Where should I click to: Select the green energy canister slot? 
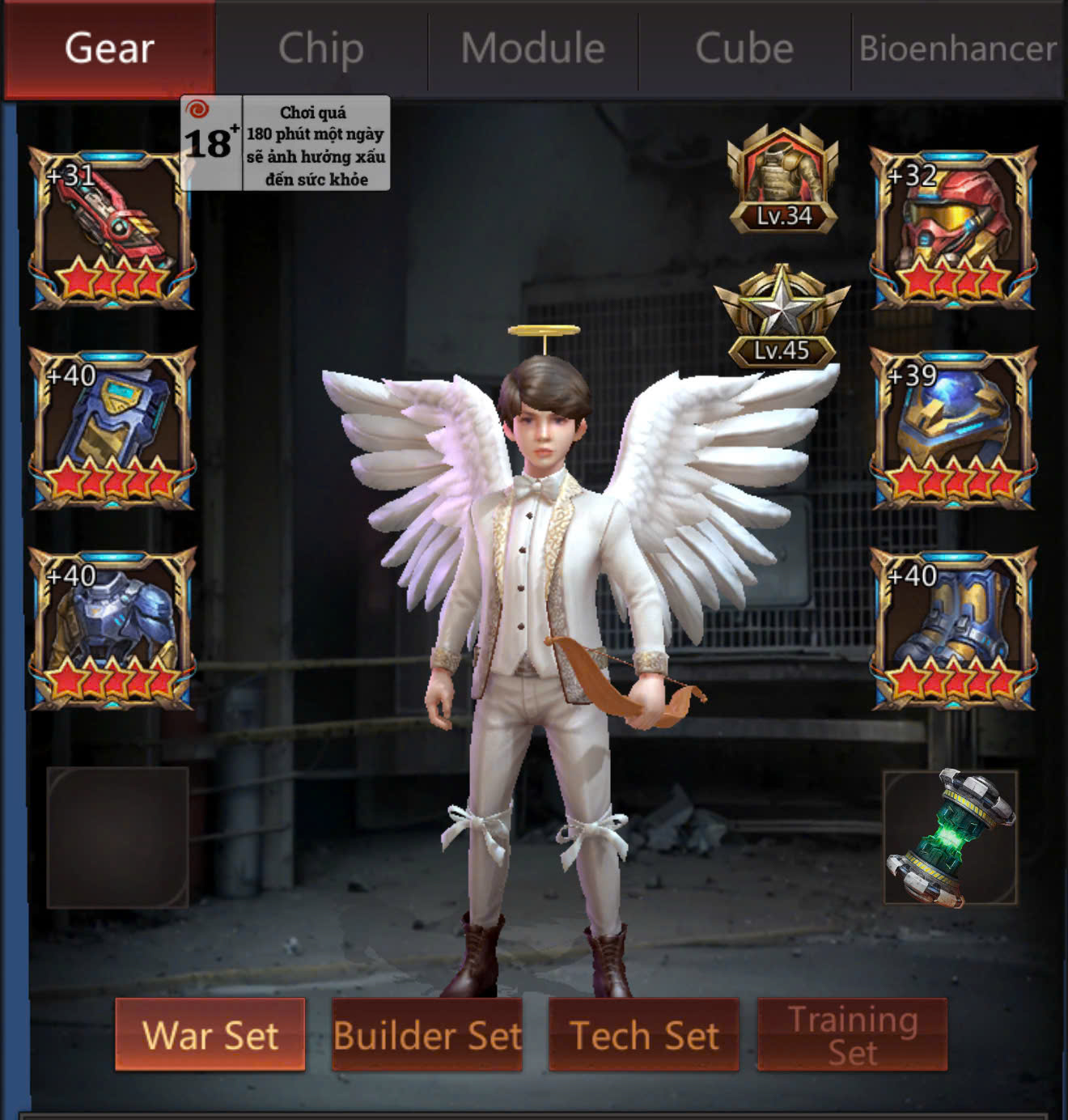coord(951,838)
